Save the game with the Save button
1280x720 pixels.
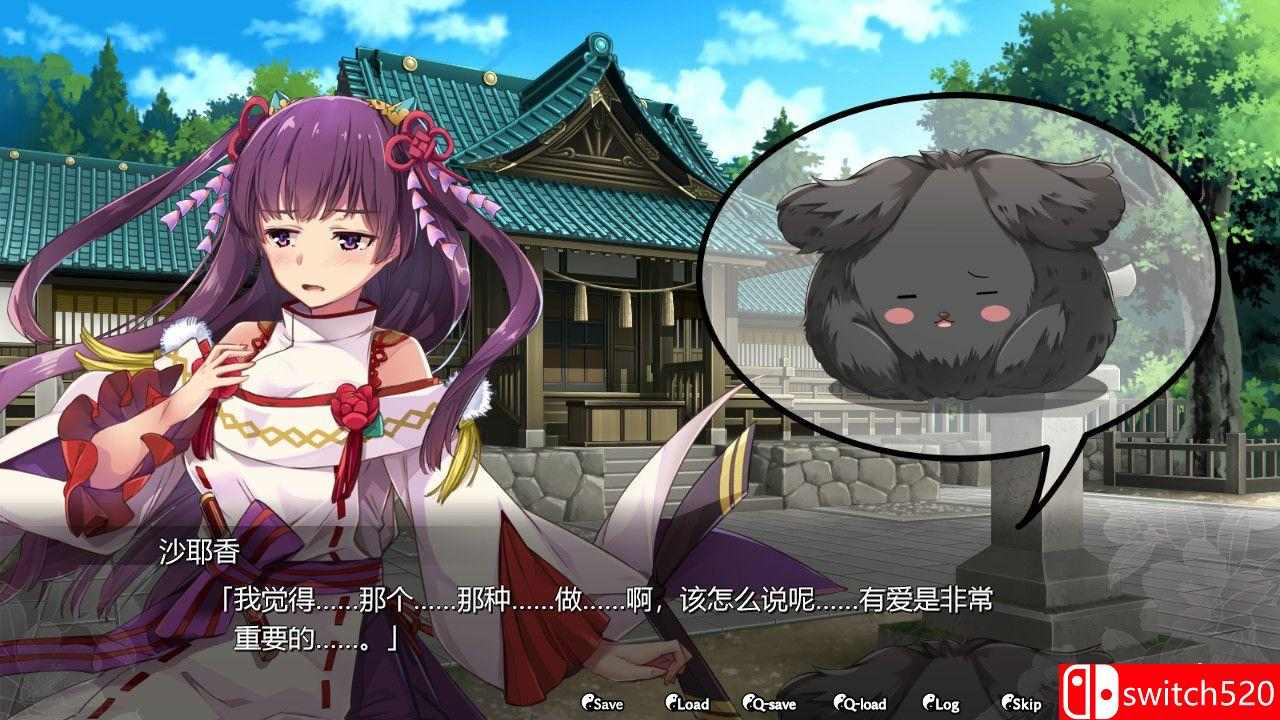click(x=608, y=704)
